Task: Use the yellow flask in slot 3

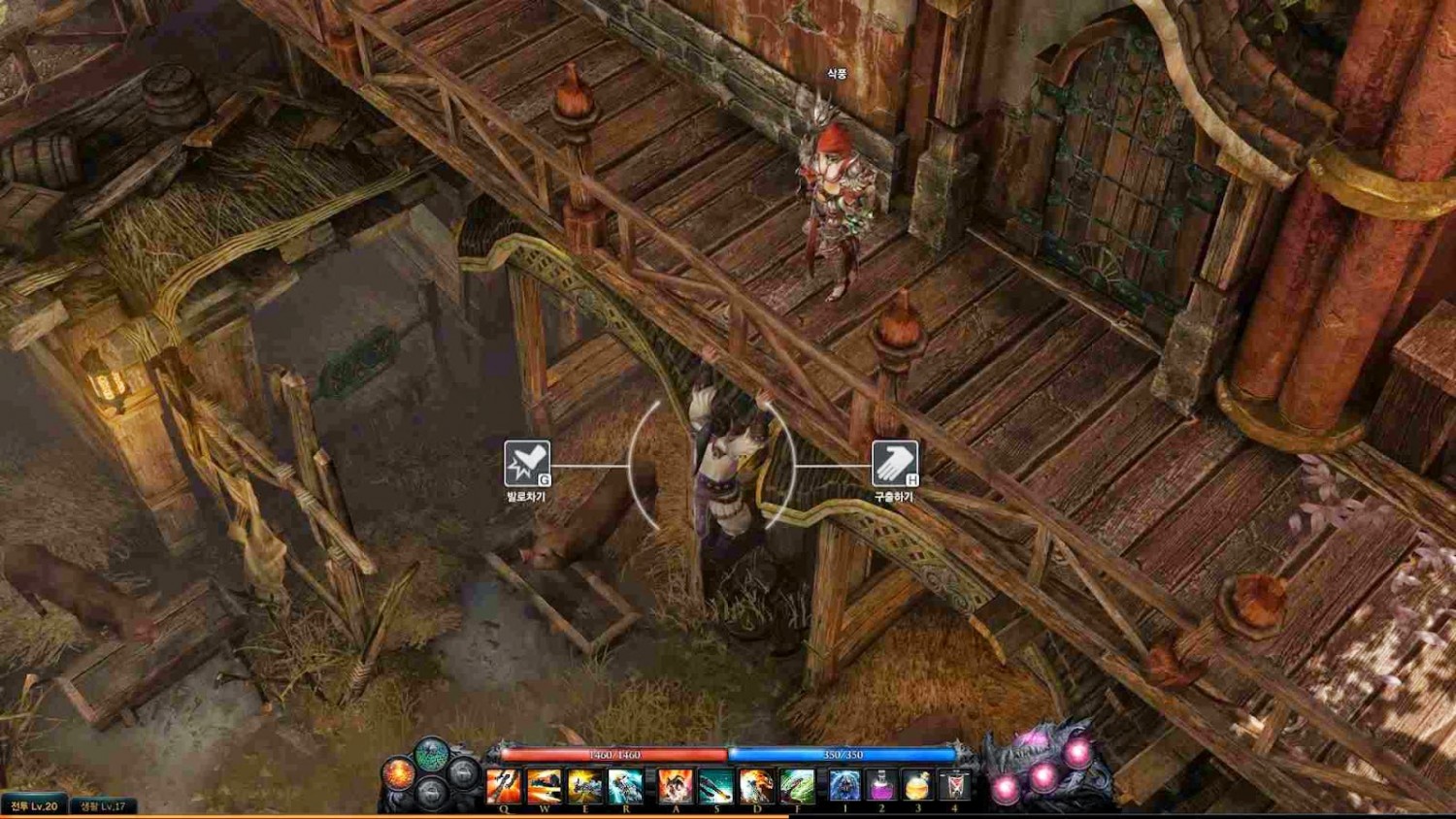Action: (917, 785)
